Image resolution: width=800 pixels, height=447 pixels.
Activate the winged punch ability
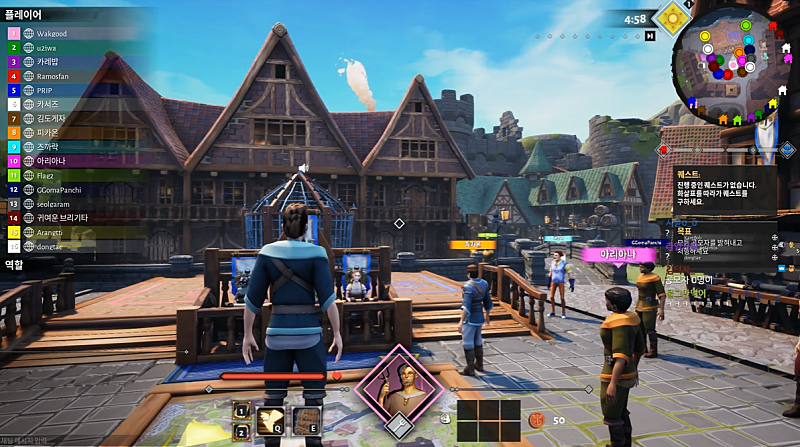pos(270,421)
